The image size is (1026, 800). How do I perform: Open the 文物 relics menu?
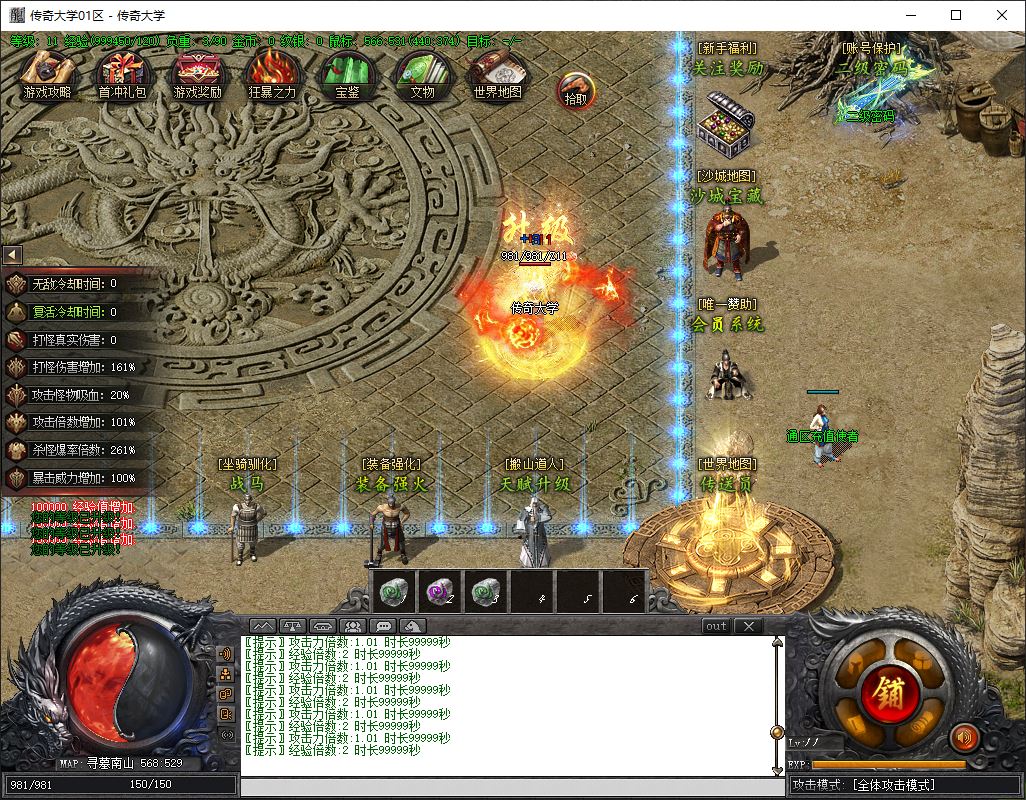[422, 75]
